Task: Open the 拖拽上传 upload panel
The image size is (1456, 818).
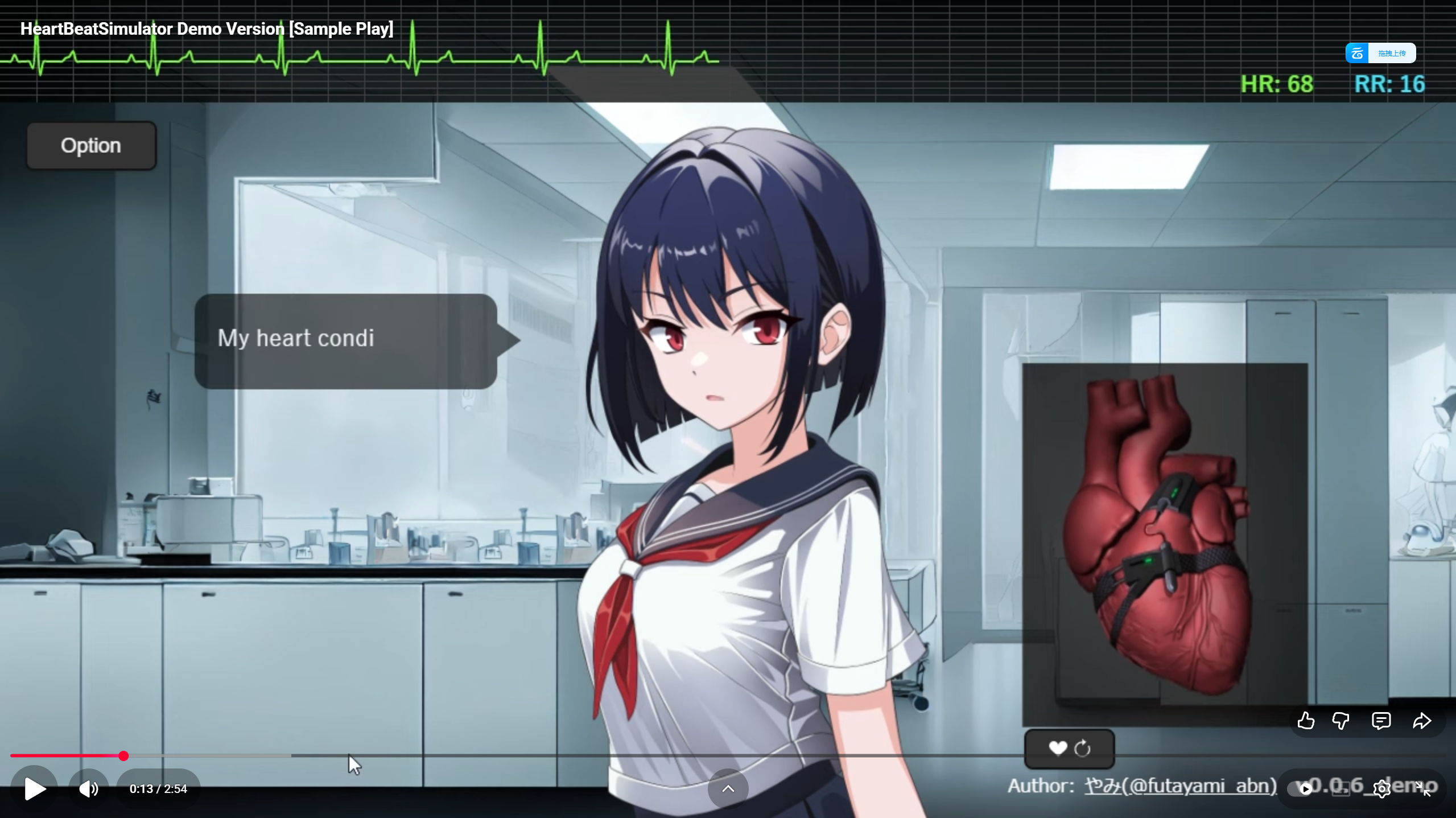Action: pos(1393,52)
